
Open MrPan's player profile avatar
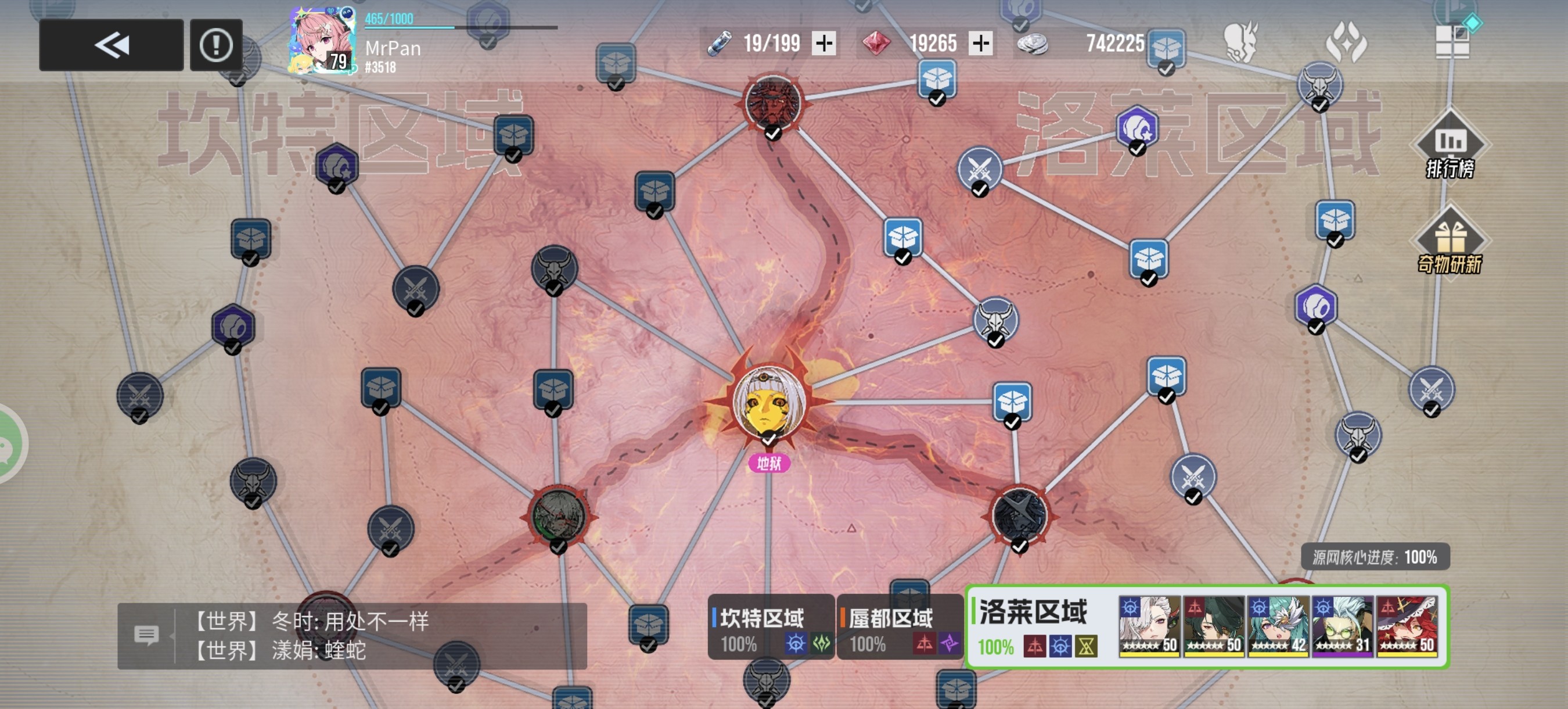[323, 41]
